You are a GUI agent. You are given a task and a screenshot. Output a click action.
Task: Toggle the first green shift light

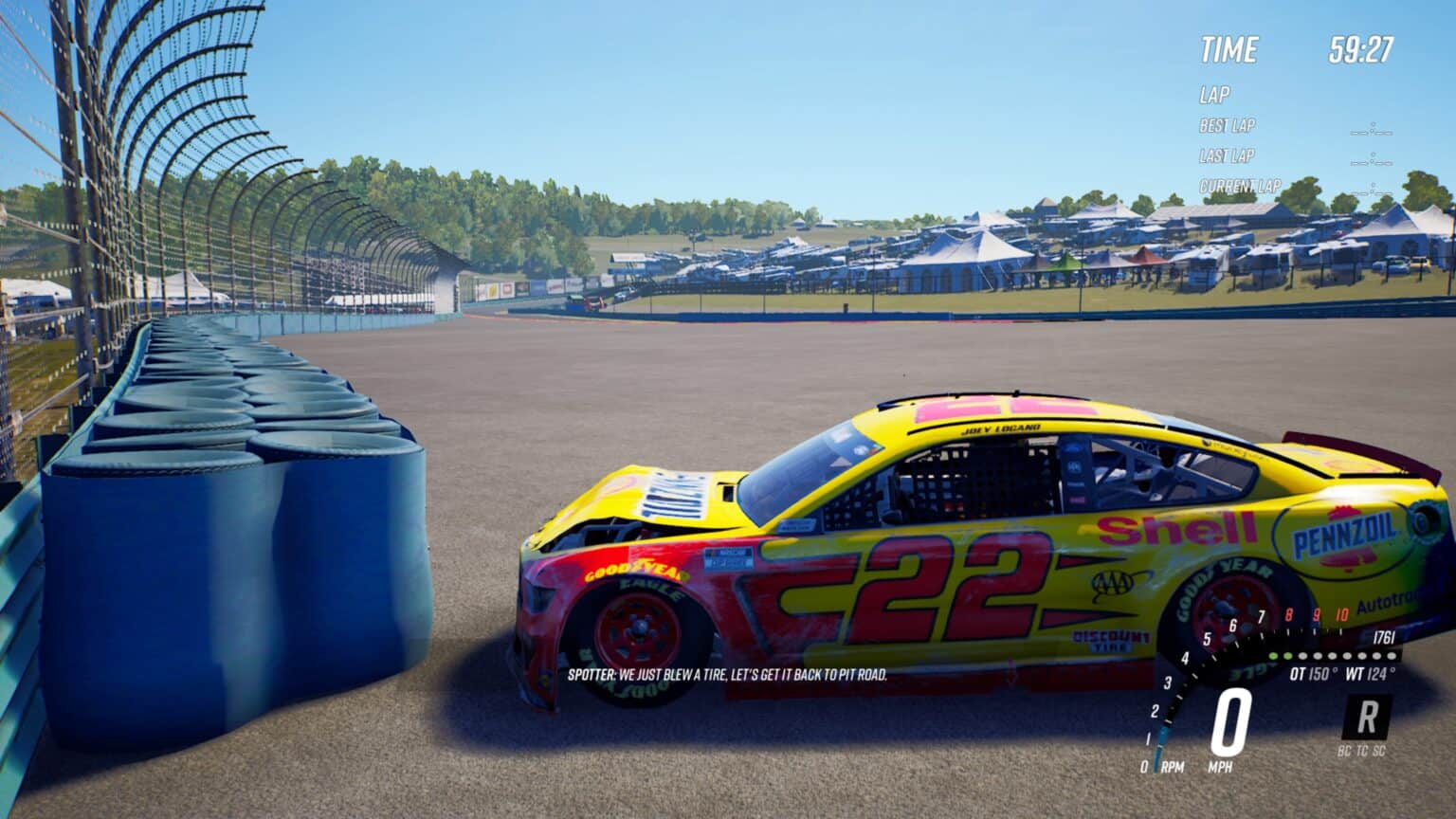[x=1274, y=657]
